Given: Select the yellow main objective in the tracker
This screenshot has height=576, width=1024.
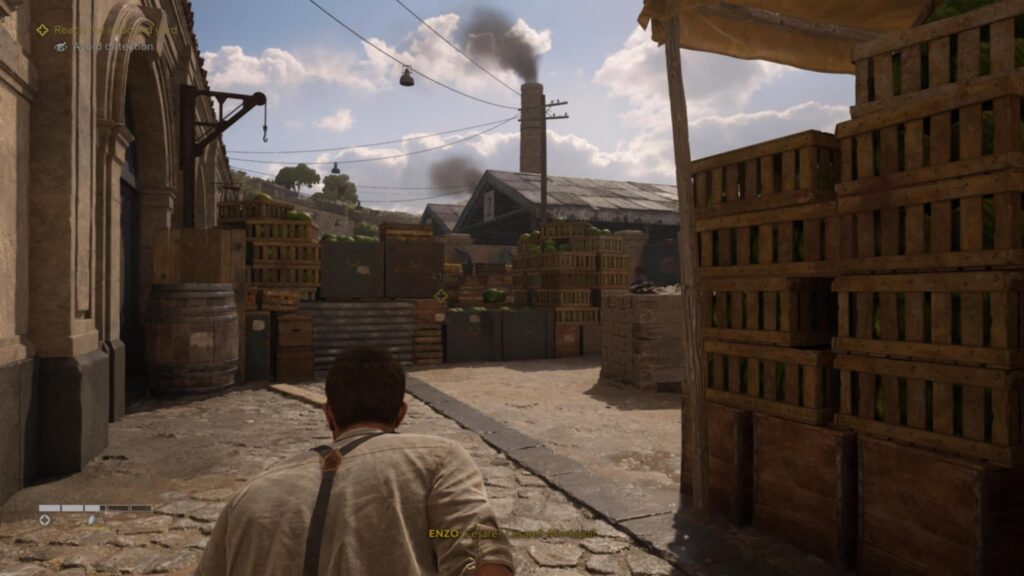Looking at the screenshot, I should (x=100, y=30).
